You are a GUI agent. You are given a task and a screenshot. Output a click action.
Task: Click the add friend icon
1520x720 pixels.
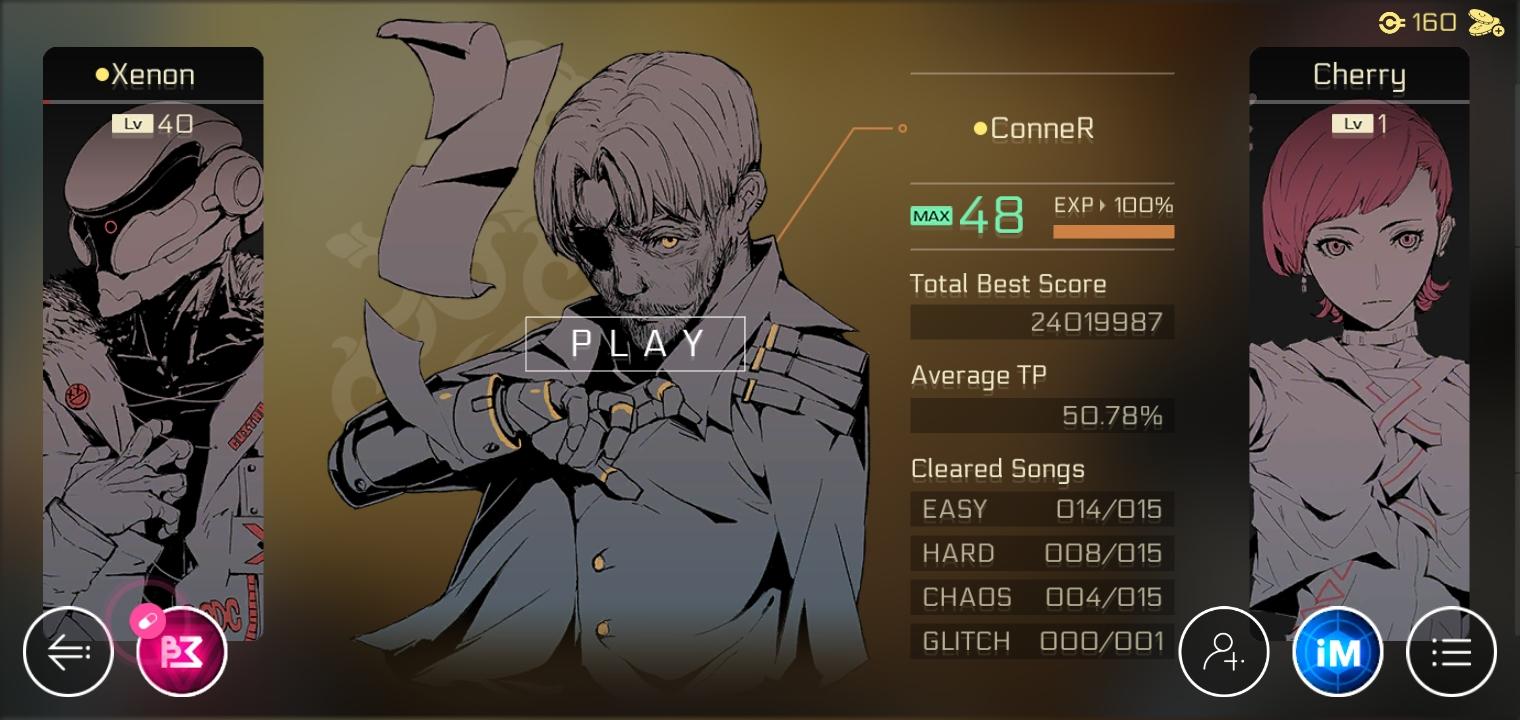[1224, 651]
